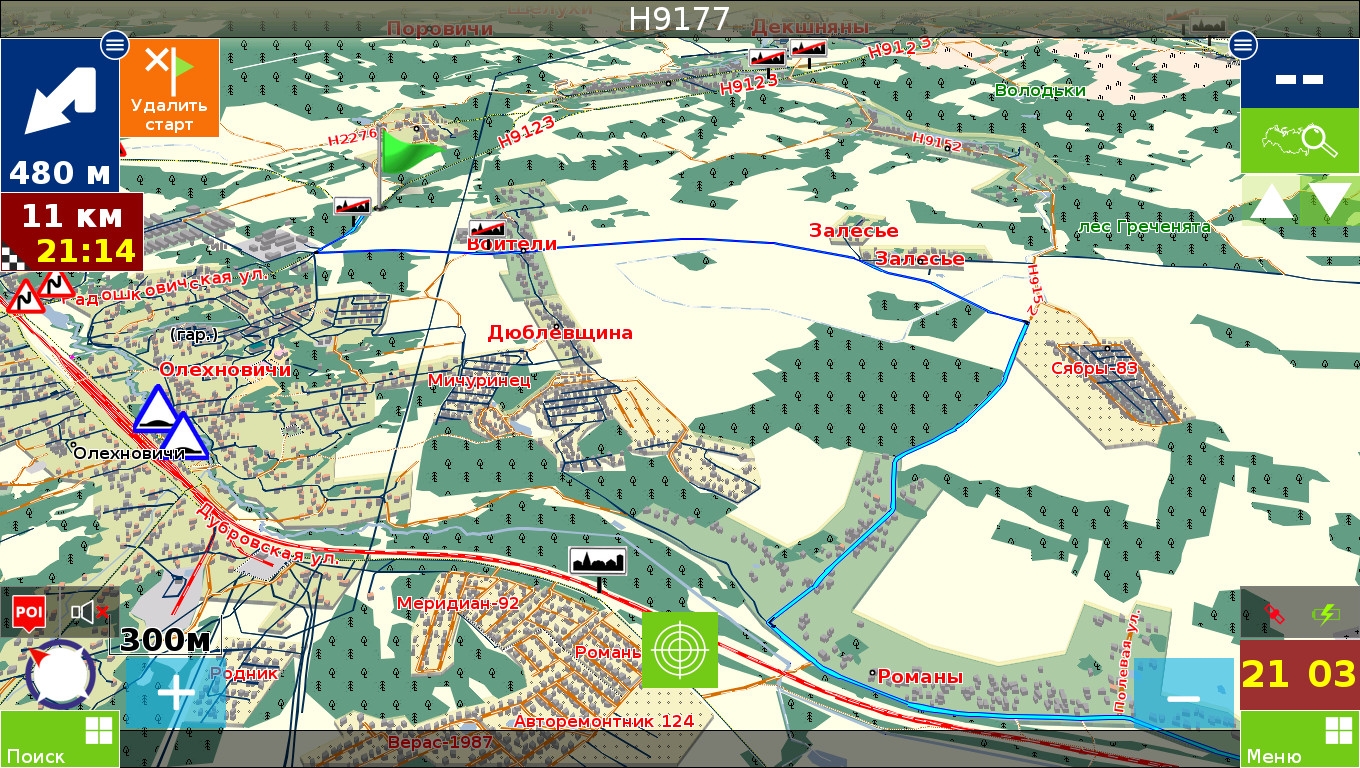1360x768 pixels.
Task: Open the "Поиск" search panel
Action: click(59, 740)
